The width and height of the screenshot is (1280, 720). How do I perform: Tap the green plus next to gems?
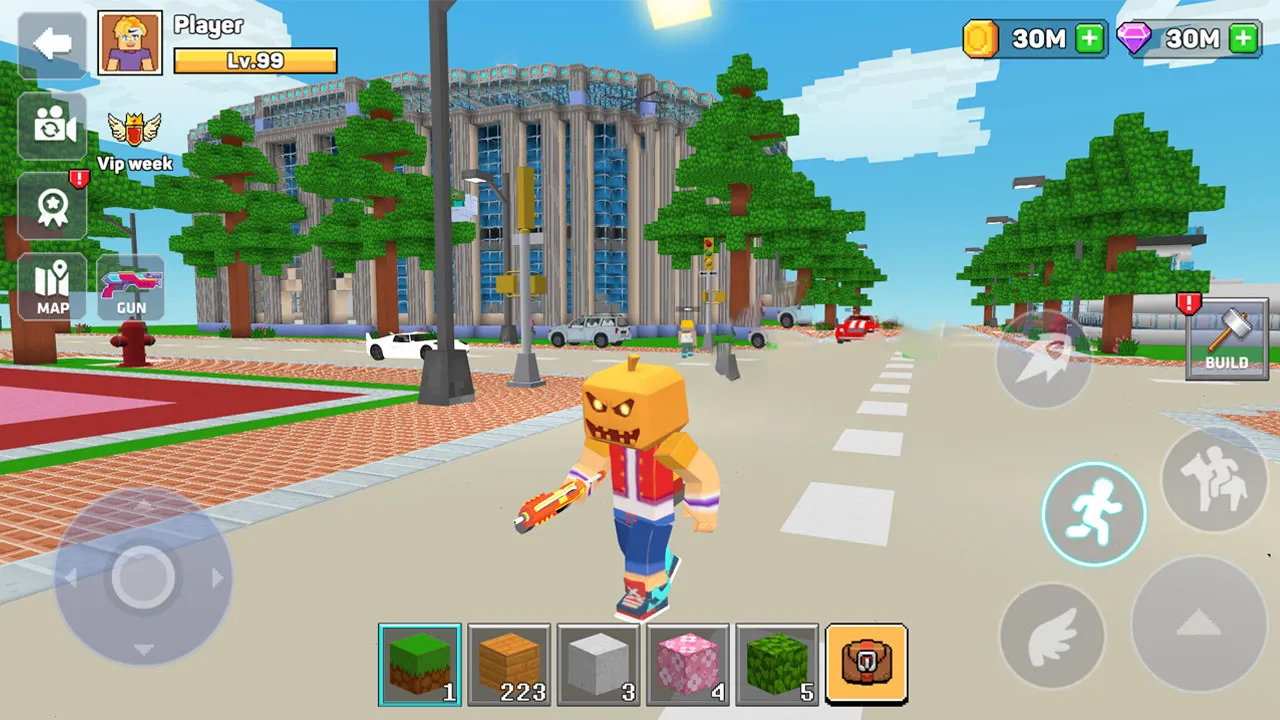click(x=1243, y=39)
